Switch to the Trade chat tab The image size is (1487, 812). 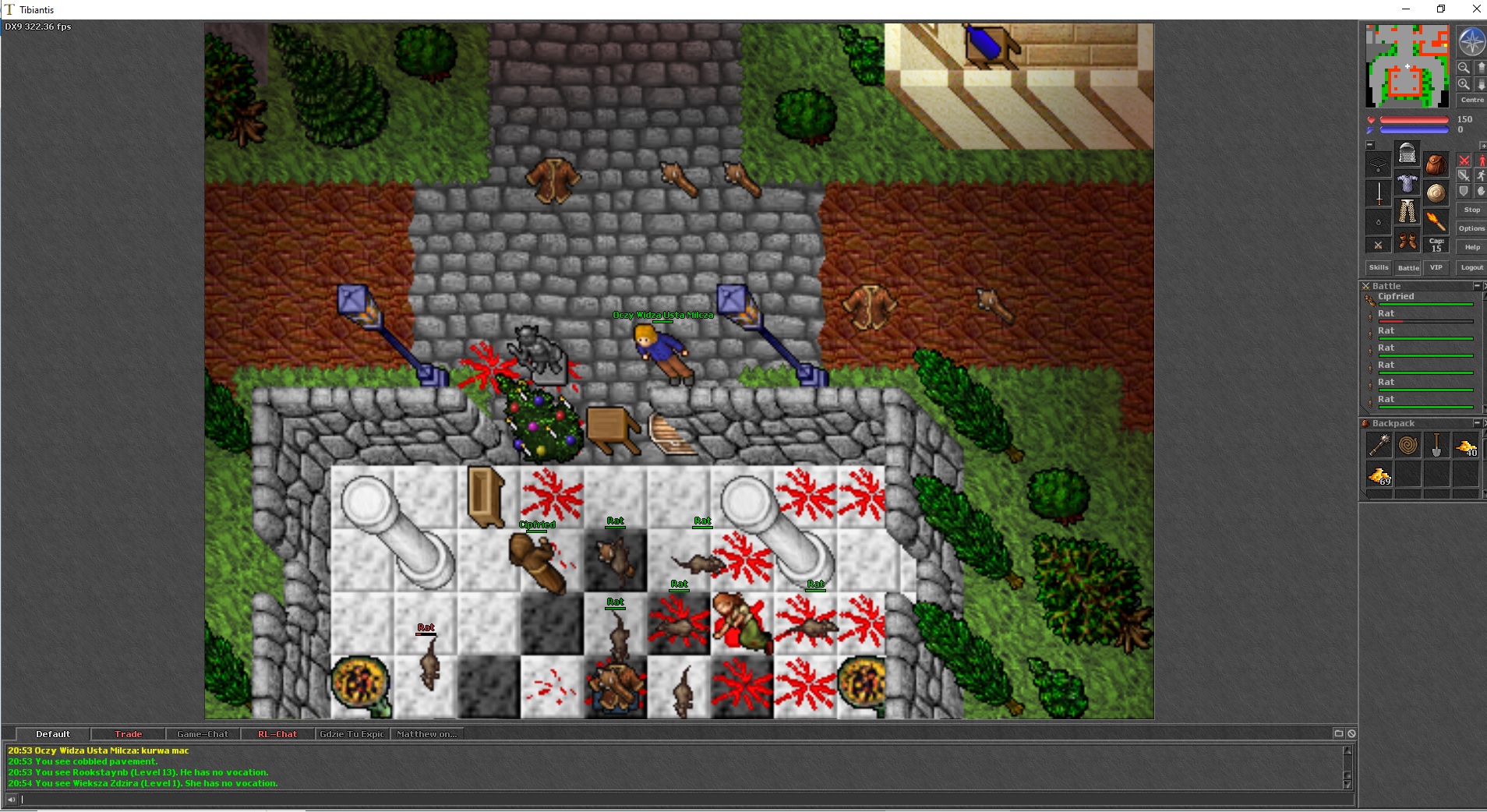pyautogui.click(x=128, y=734)
